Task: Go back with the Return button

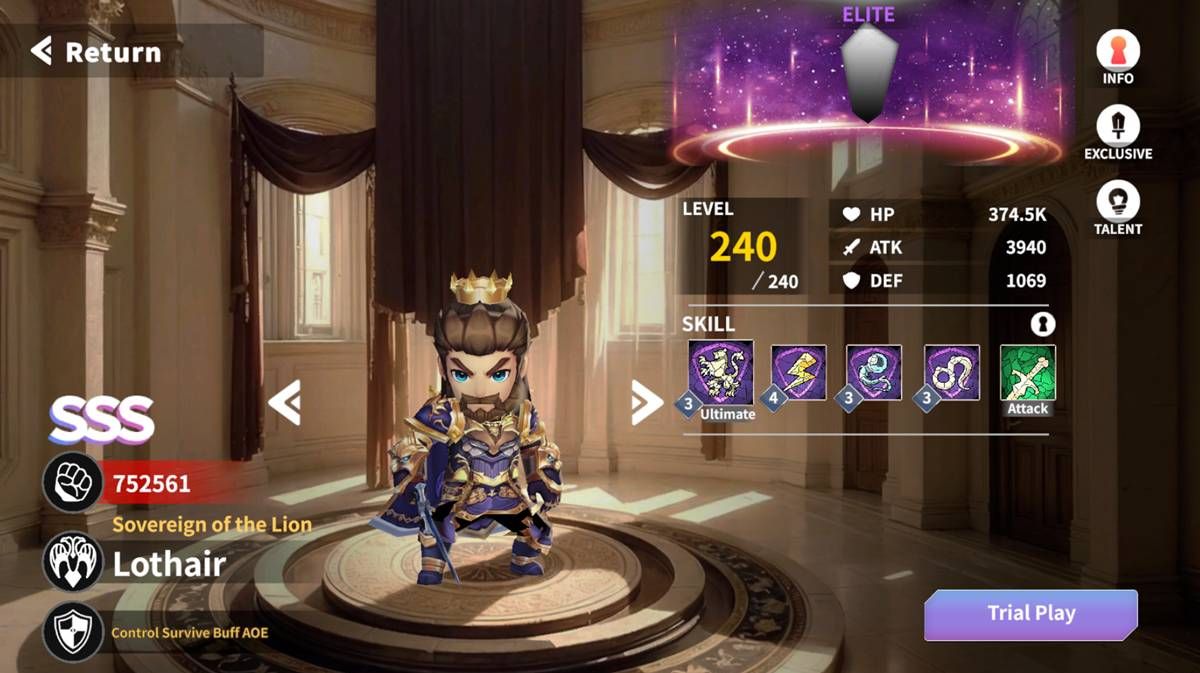Action: tap(97, 52)
